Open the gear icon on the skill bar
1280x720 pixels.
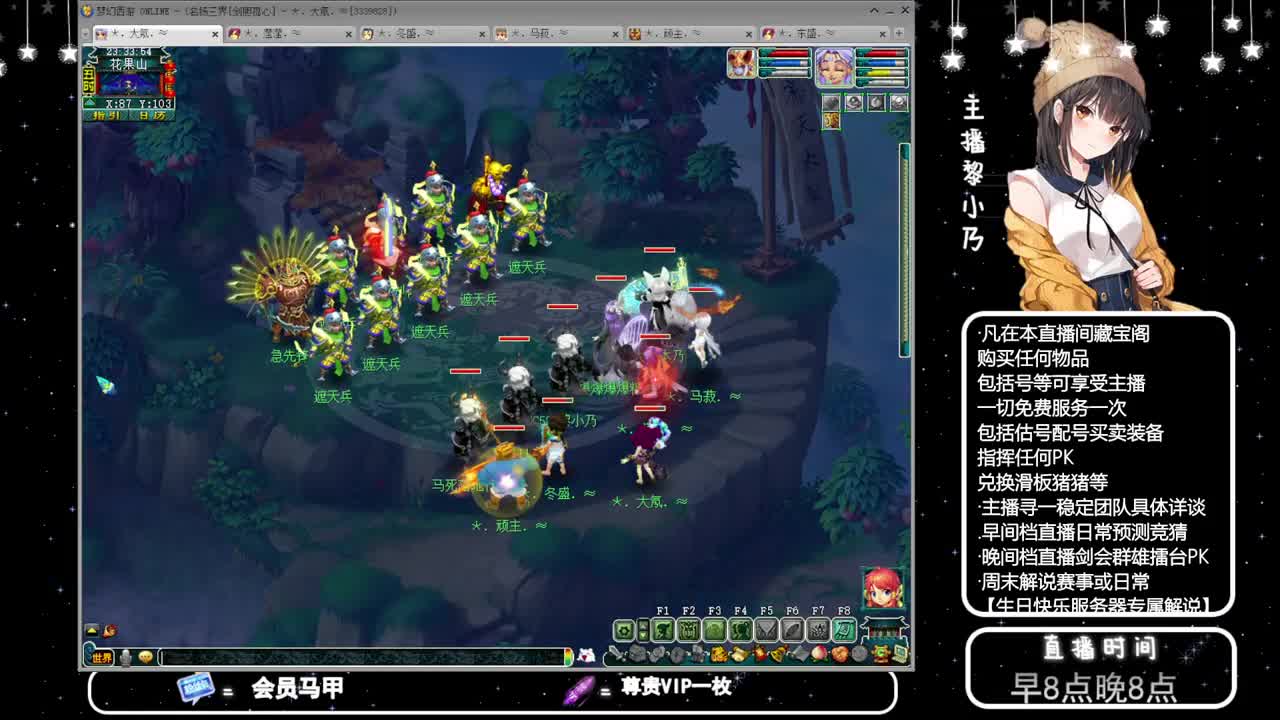point(624,629)
